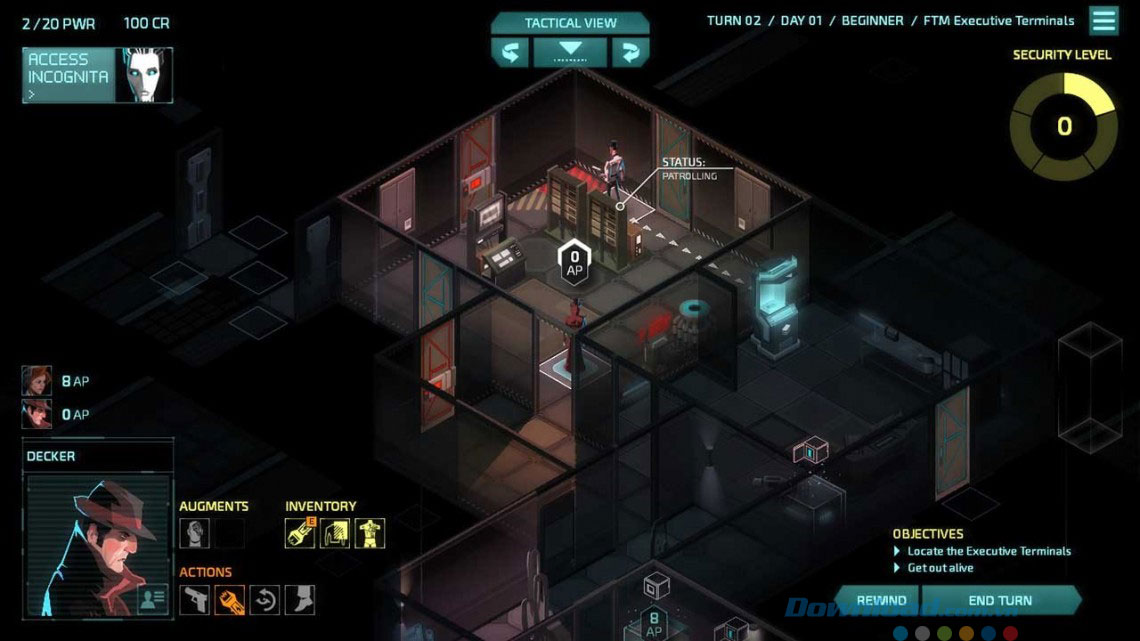Activate the circular arrow action
Viewport: 1140px width, 641px height.
pyautogui.click(x=264, y=599)
